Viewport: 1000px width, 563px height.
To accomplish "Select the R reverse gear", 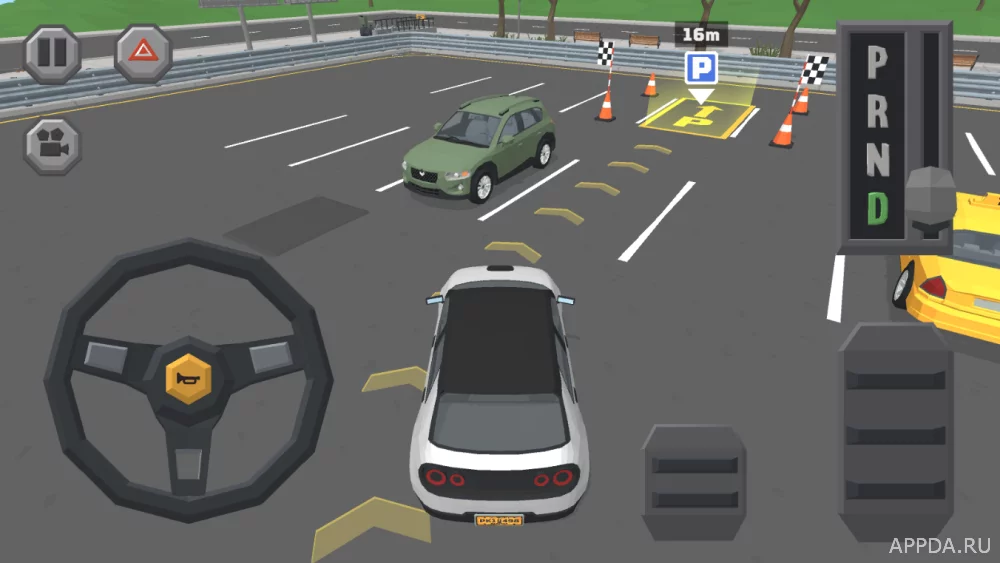I will pos(877,110).
